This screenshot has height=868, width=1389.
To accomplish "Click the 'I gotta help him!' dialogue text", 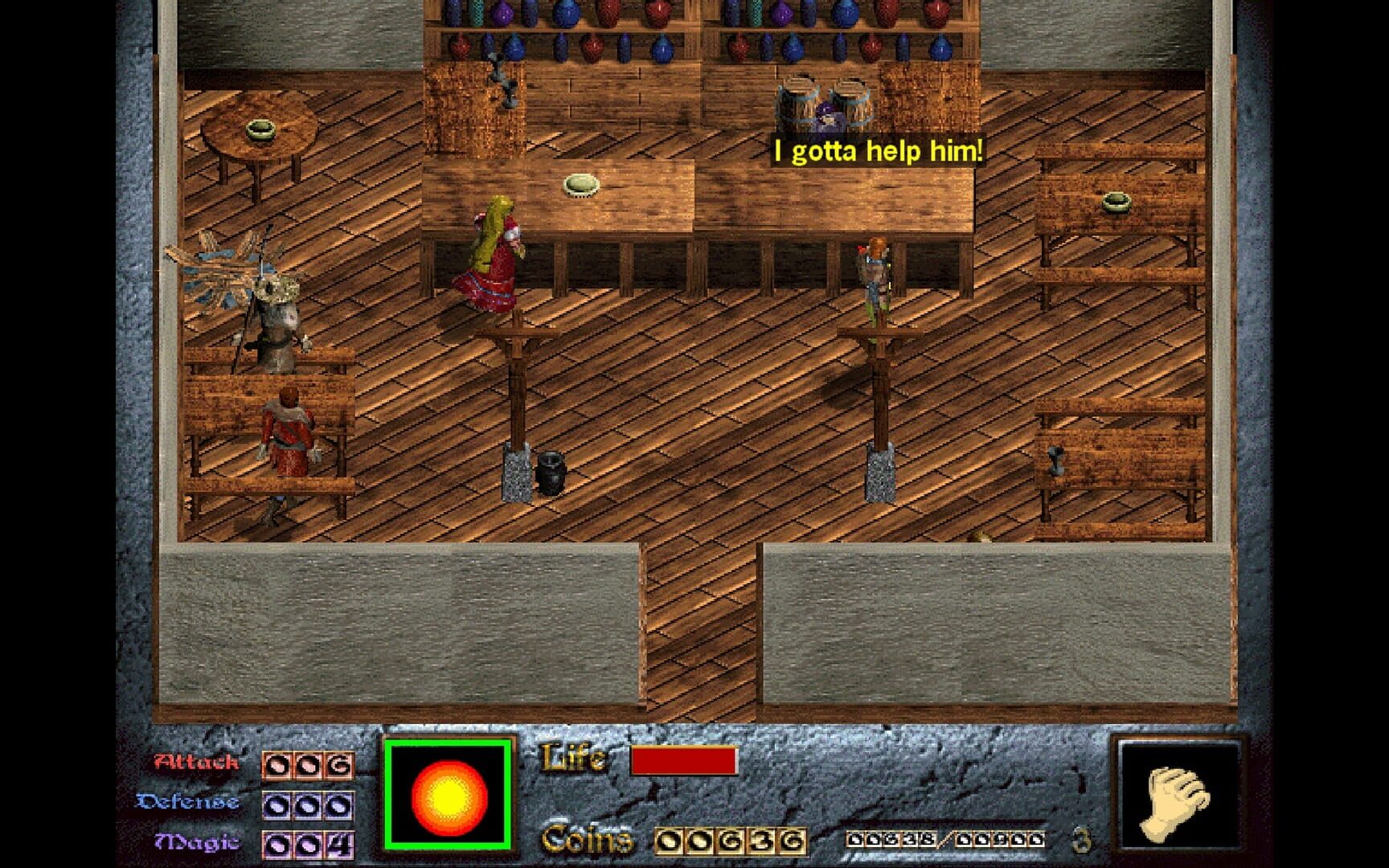I will click(878, 148).
